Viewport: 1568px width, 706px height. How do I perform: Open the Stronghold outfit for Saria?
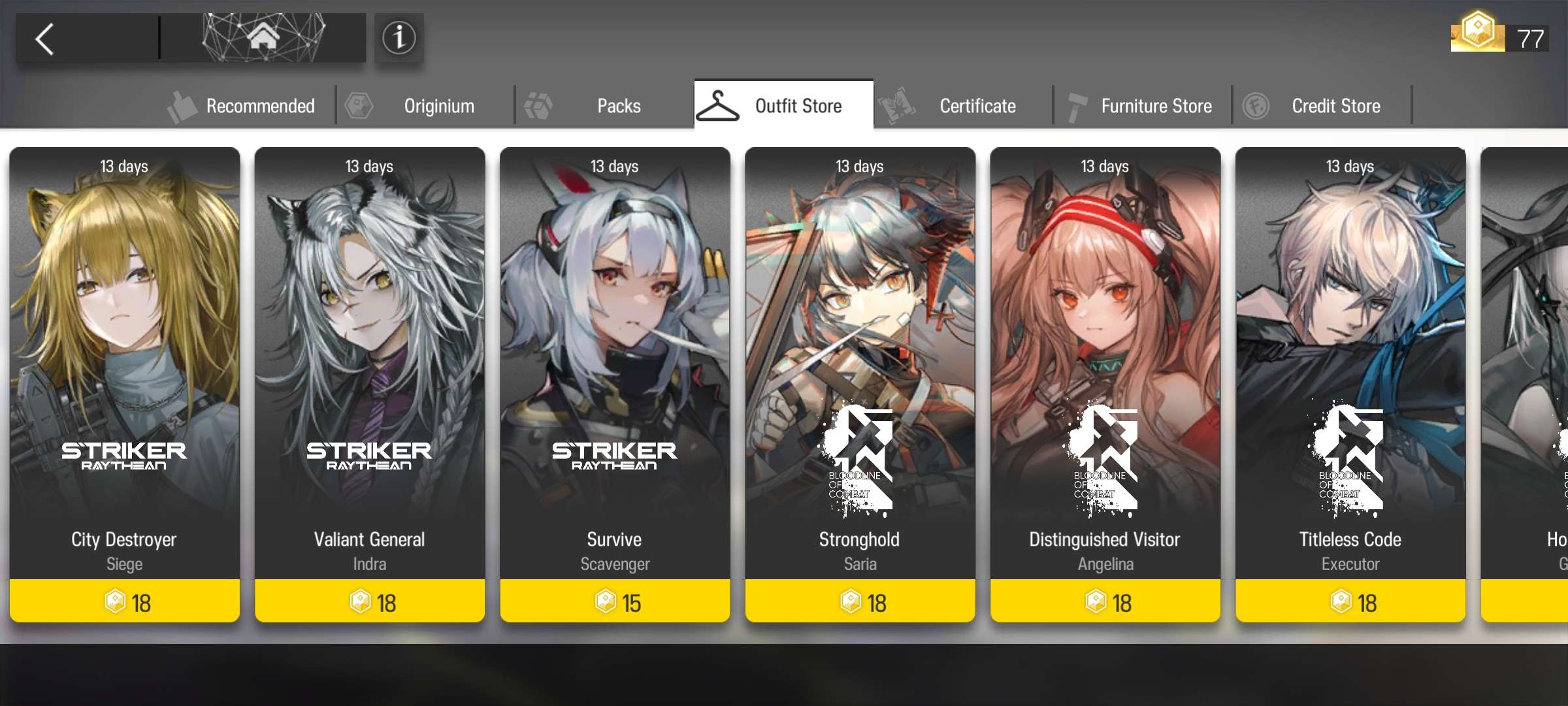tap(858, 379)
